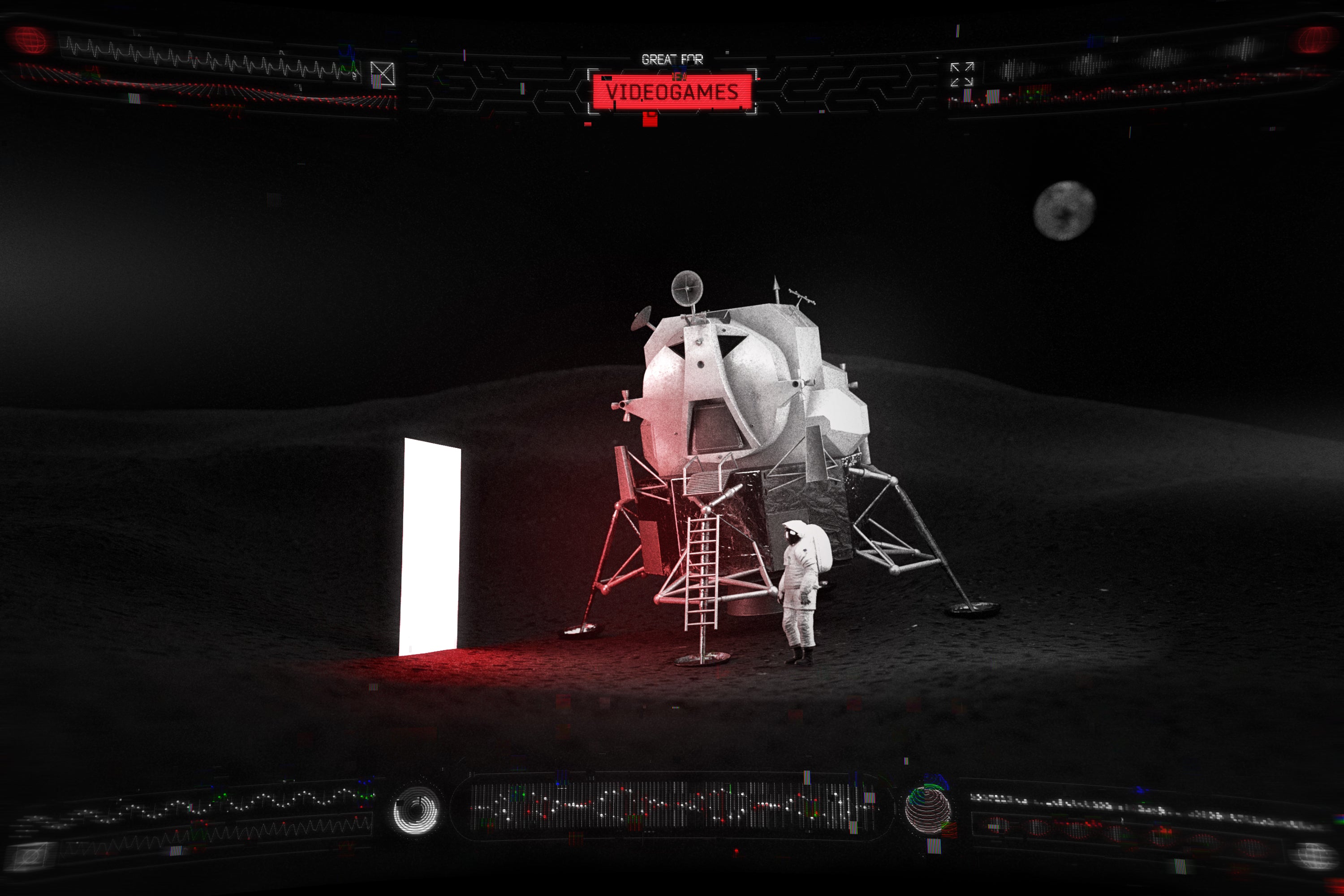Click the concentric rings dial
The height and width of the screenshot is (896, 1344).
416,810
